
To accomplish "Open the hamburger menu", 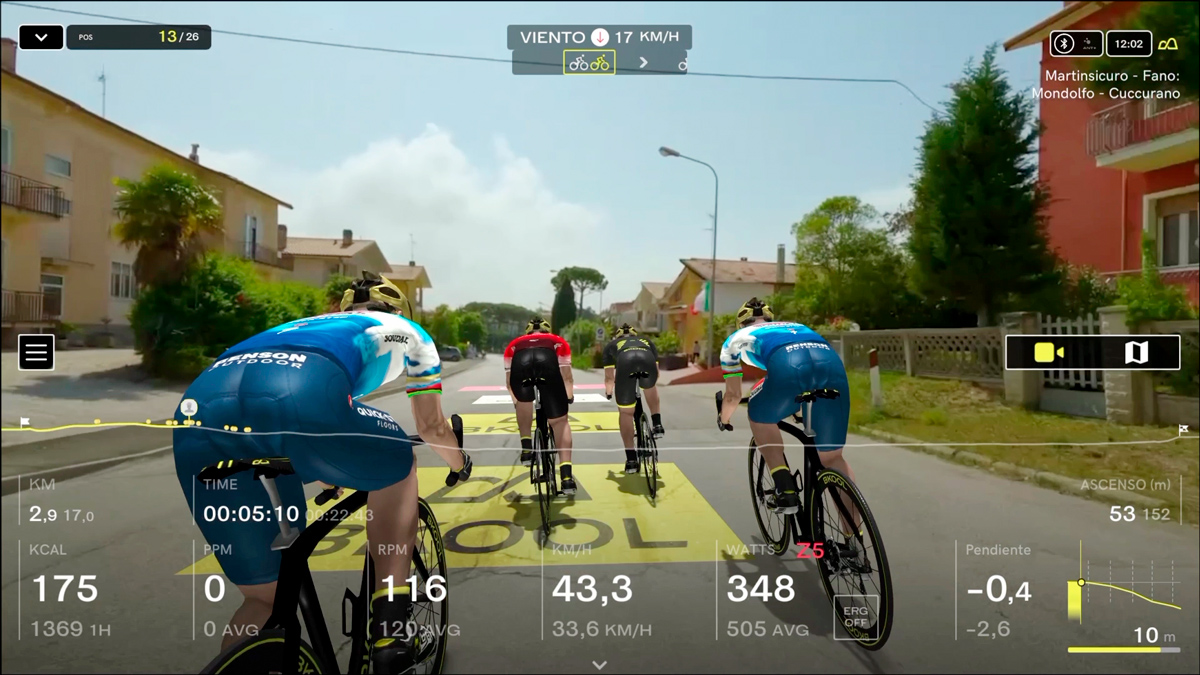I will 36,352.
